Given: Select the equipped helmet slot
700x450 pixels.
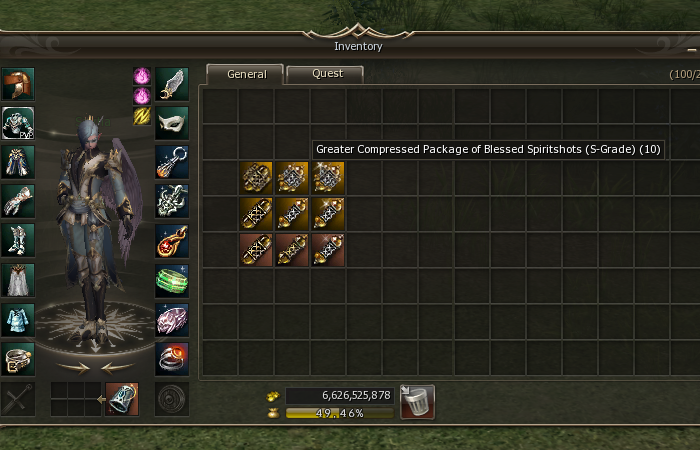Looking at the screenshot, I should click(18, 84).
